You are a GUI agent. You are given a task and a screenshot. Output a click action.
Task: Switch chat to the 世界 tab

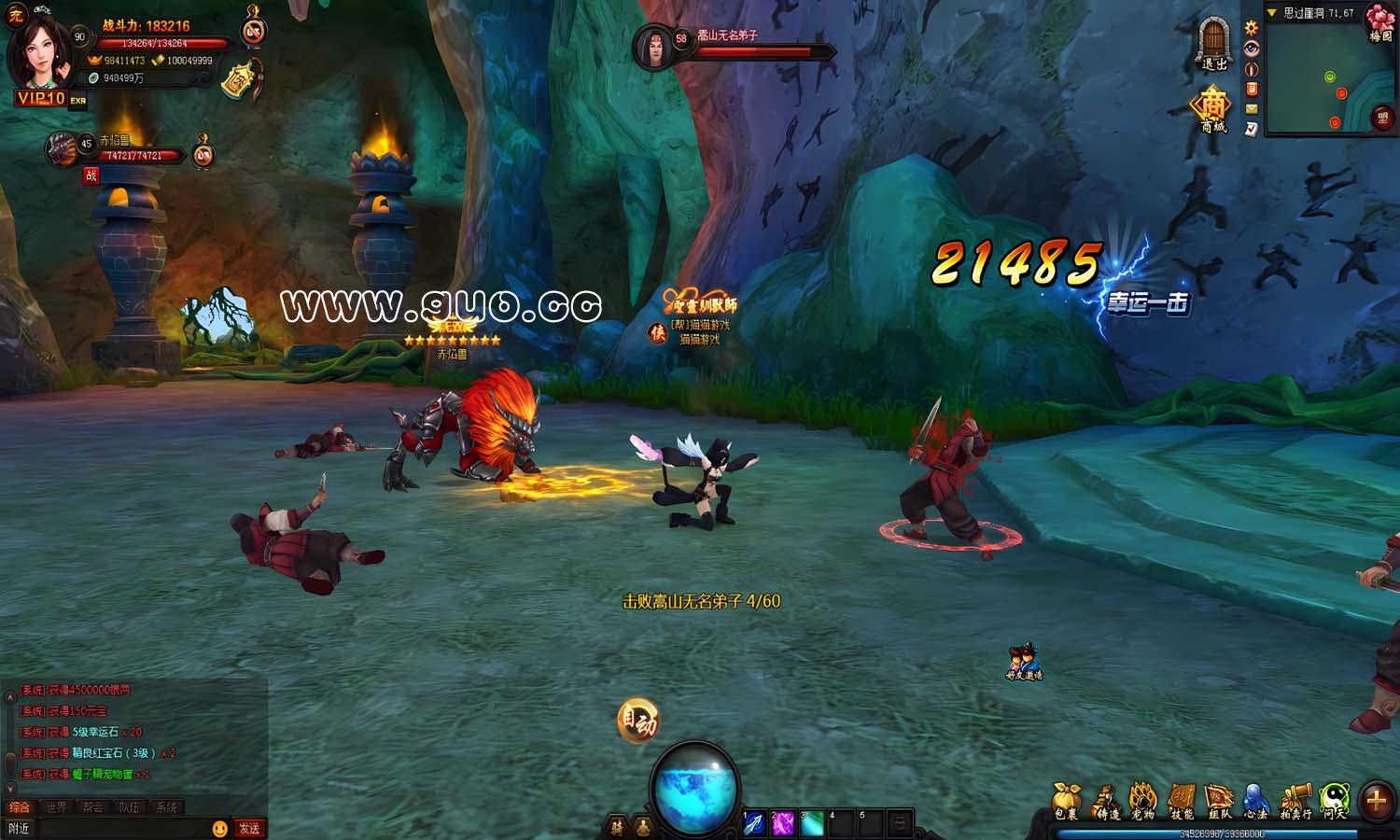56,807
